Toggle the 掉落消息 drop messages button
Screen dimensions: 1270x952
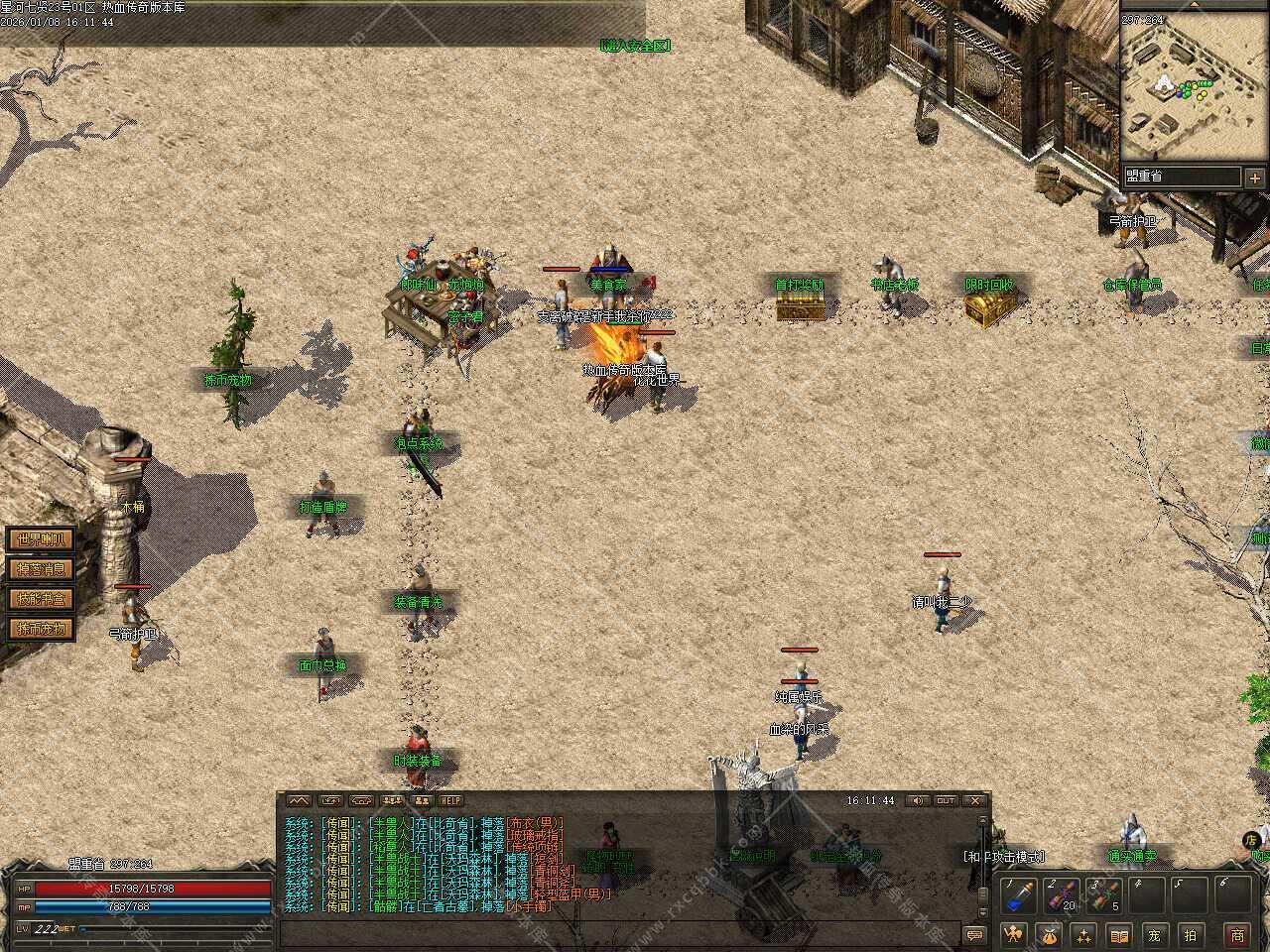(41, 569)
